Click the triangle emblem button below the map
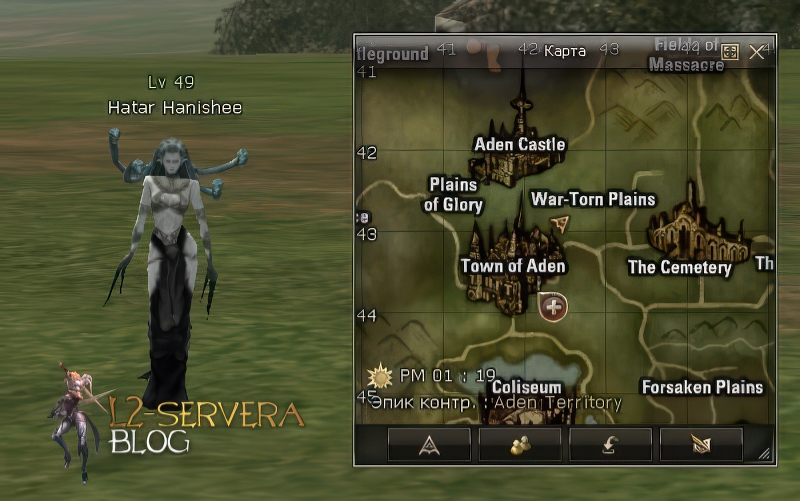This screenshot has width=800, height=501. (x=429, y=444)
